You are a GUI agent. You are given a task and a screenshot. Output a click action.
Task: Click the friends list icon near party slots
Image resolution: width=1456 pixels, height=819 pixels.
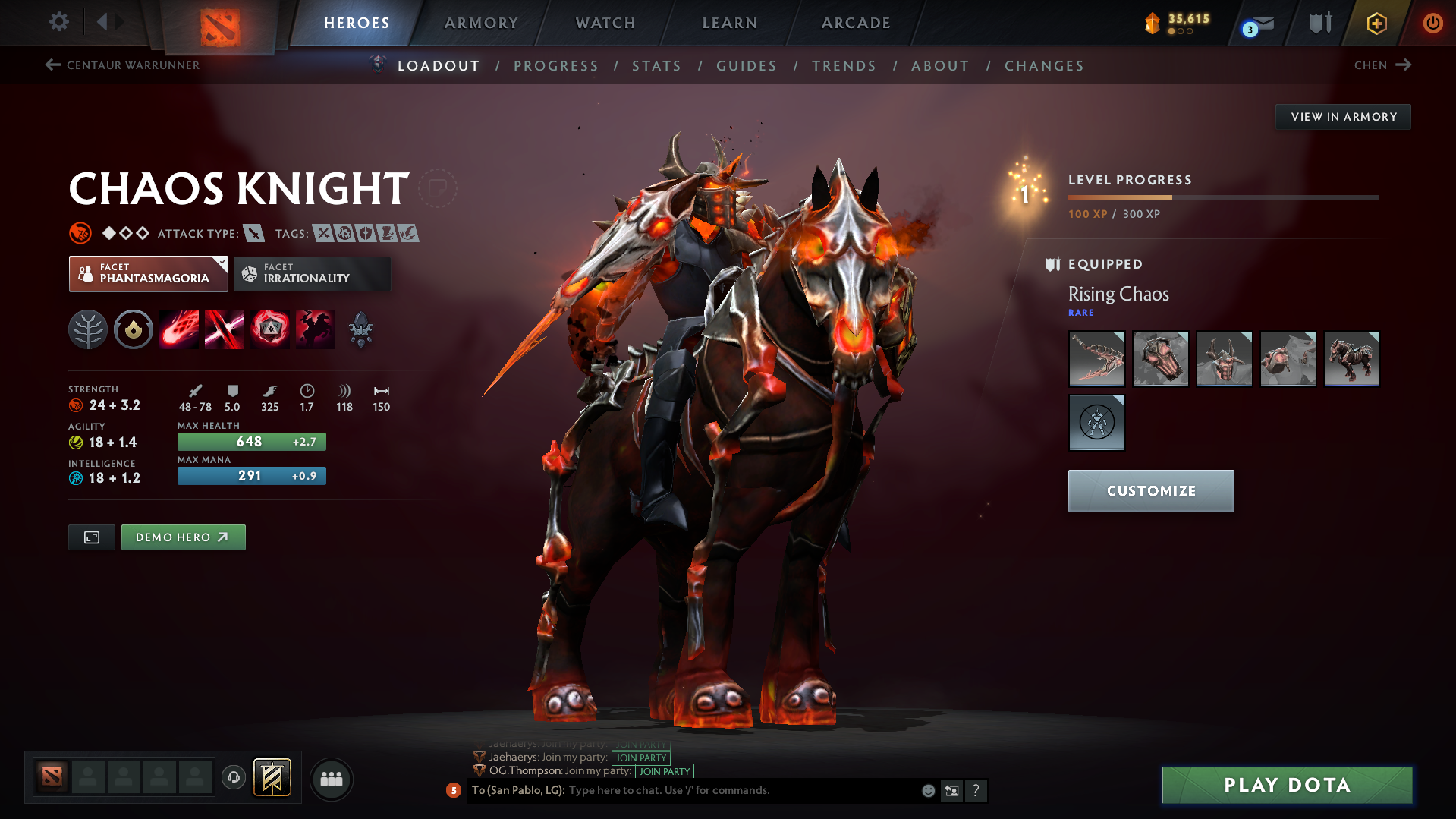(332, 779)
